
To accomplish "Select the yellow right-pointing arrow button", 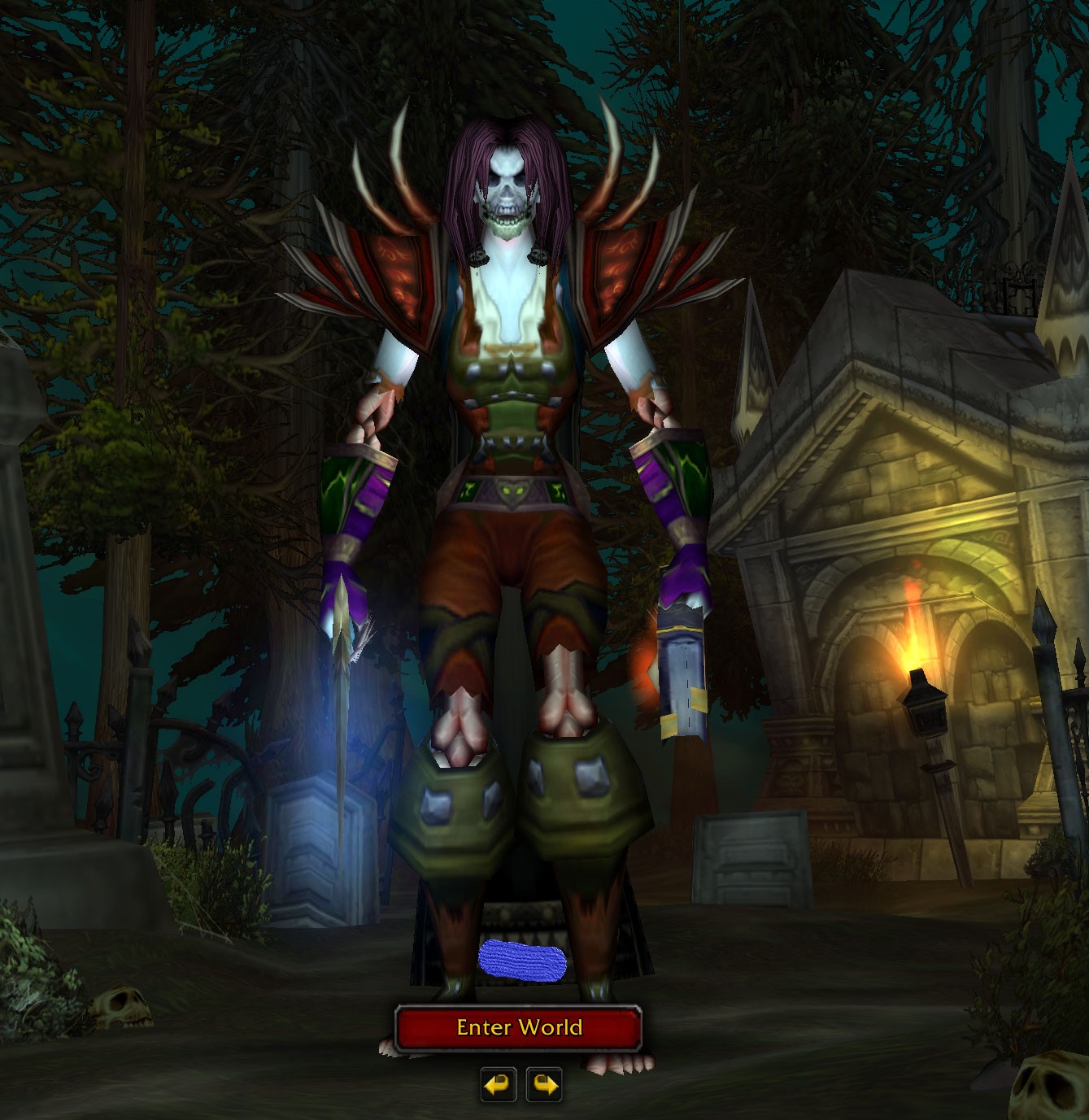I will (543, 1084).
